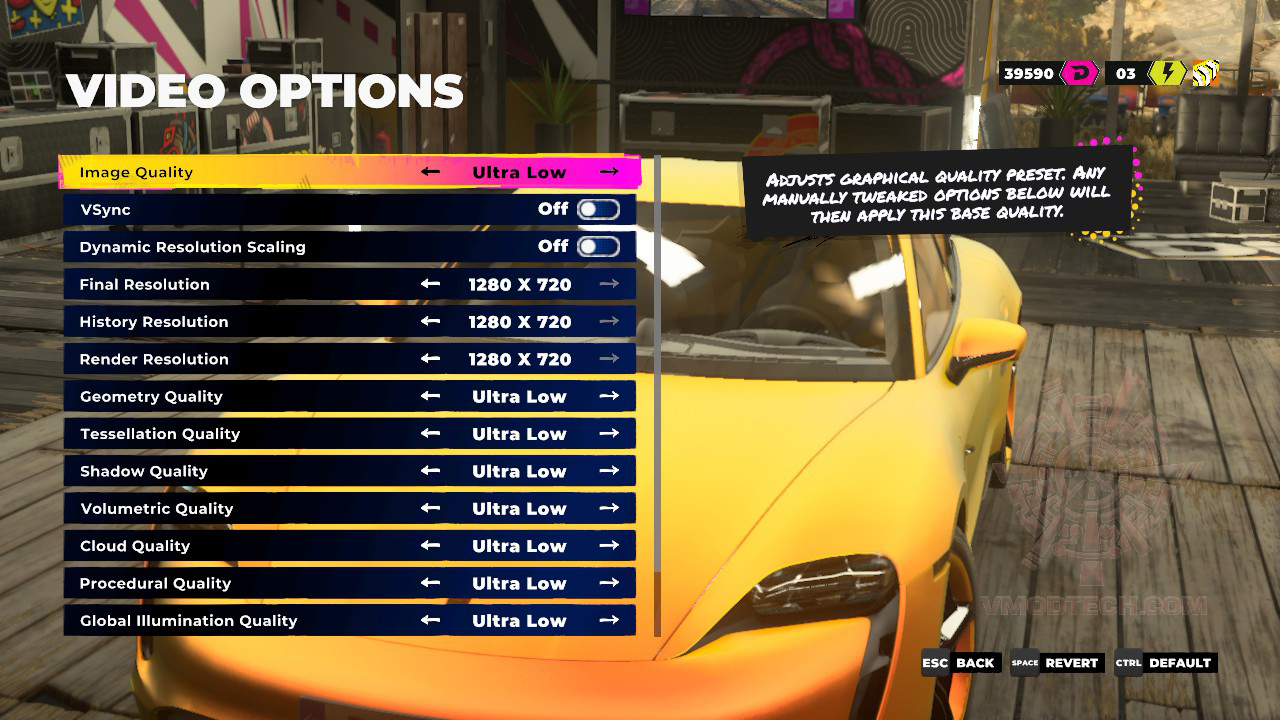Increase Geometry Quality with its right arrow
The height and width of the screenshot is (720, 1280).
609,397
